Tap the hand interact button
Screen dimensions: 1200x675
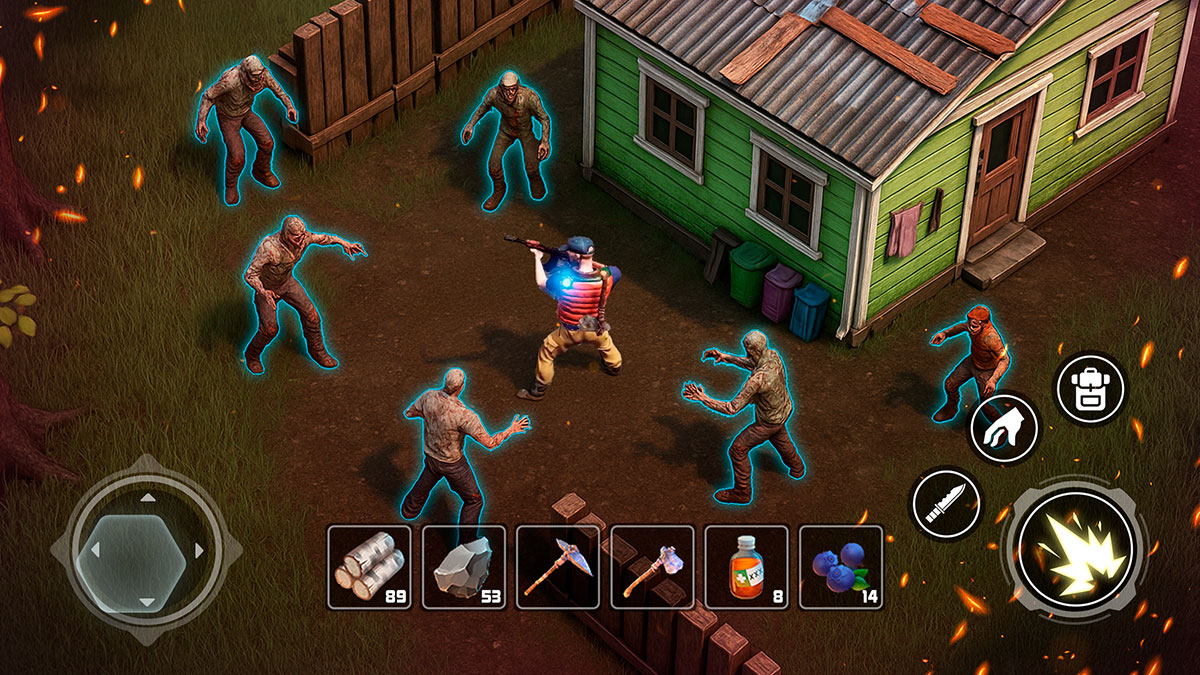(1005, 427)
